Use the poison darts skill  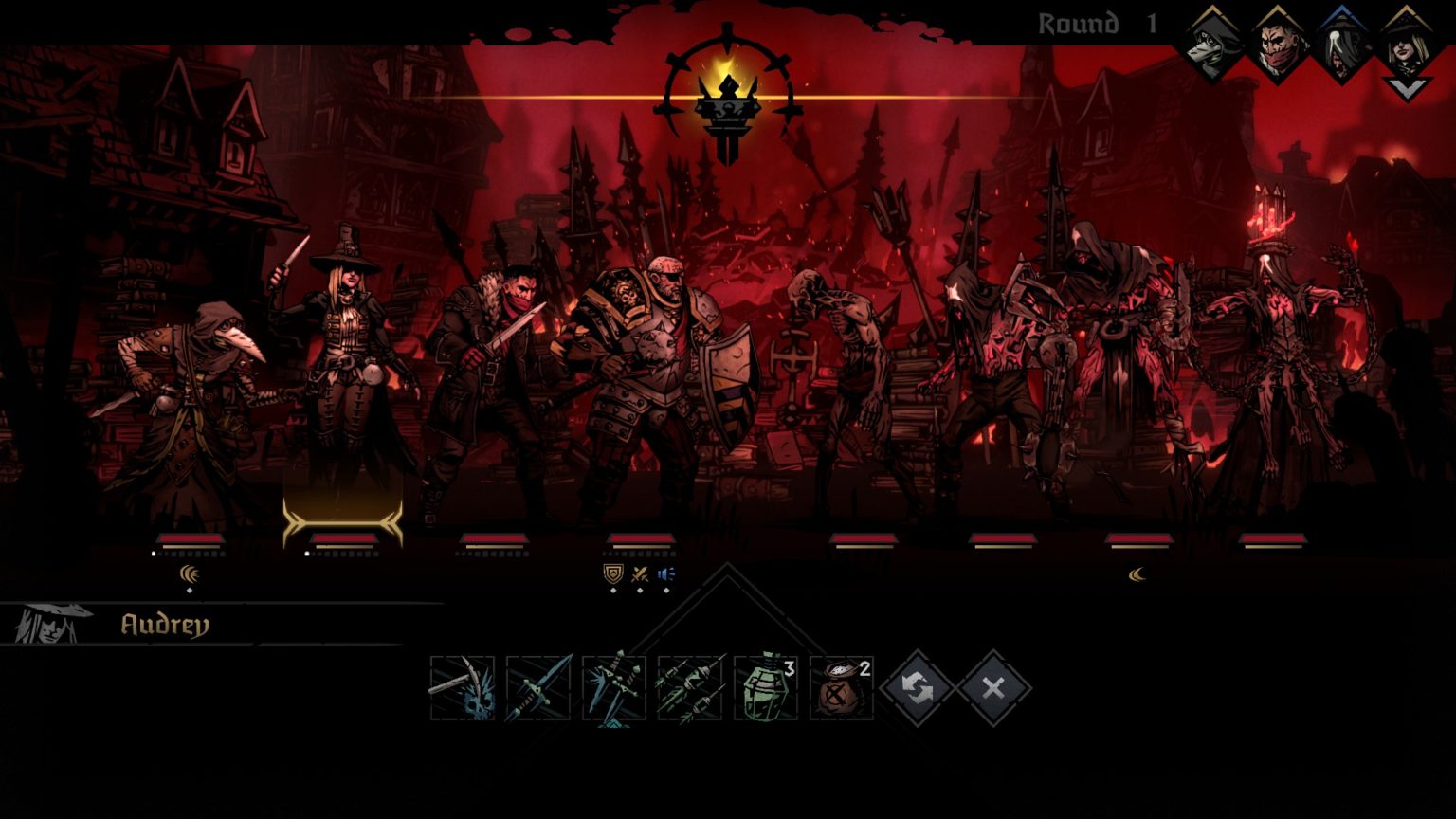click(689, 688)
